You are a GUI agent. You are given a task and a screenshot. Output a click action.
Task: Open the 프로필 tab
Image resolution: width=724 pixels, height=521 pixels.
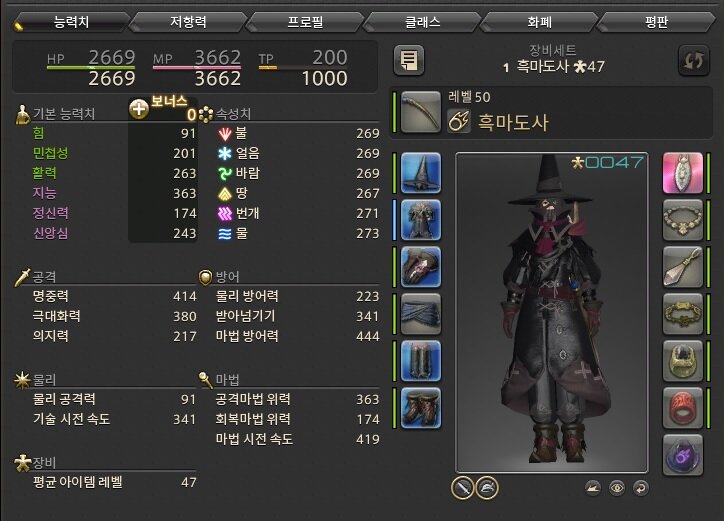pos(304,21)
